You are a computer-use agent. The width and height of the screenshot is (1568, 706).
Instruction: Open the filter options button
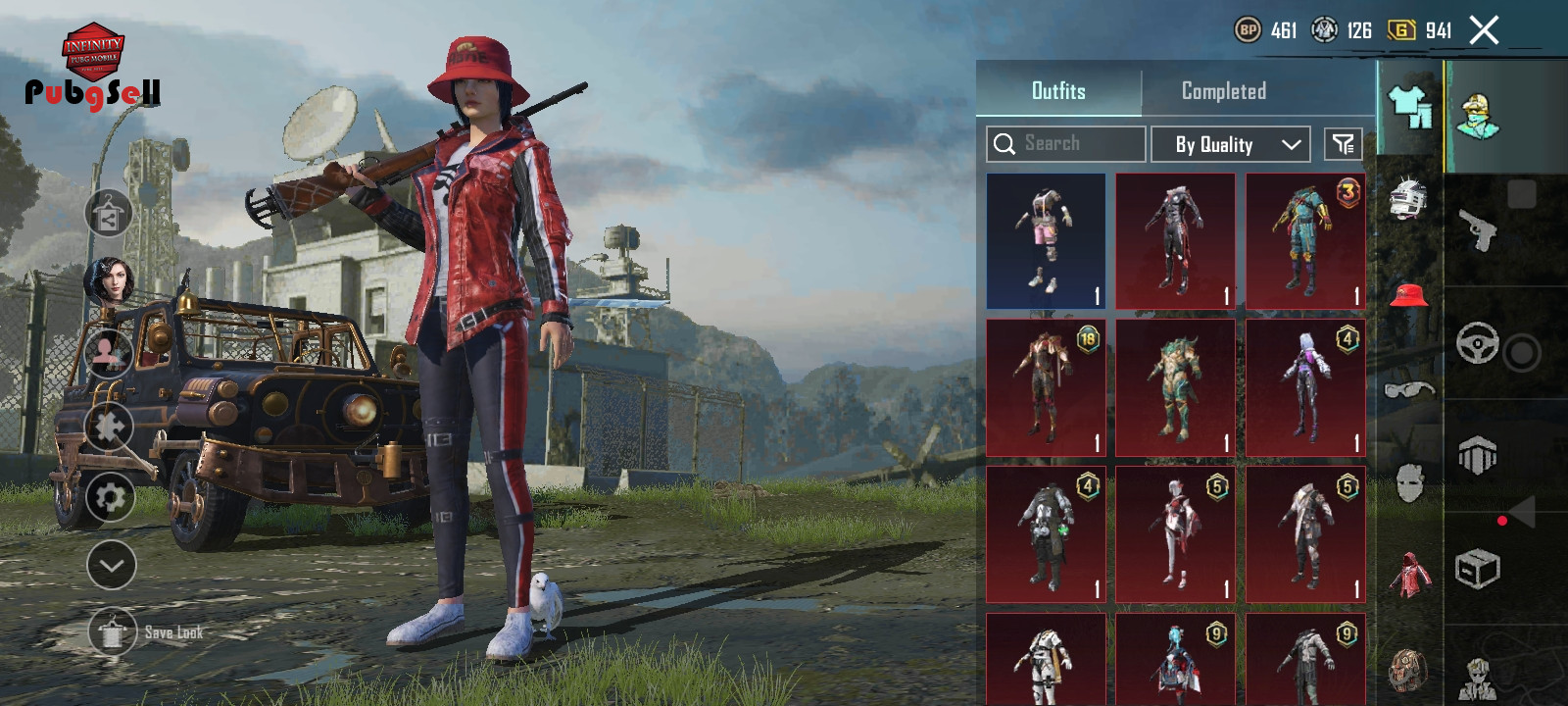tap(1343, 144)
